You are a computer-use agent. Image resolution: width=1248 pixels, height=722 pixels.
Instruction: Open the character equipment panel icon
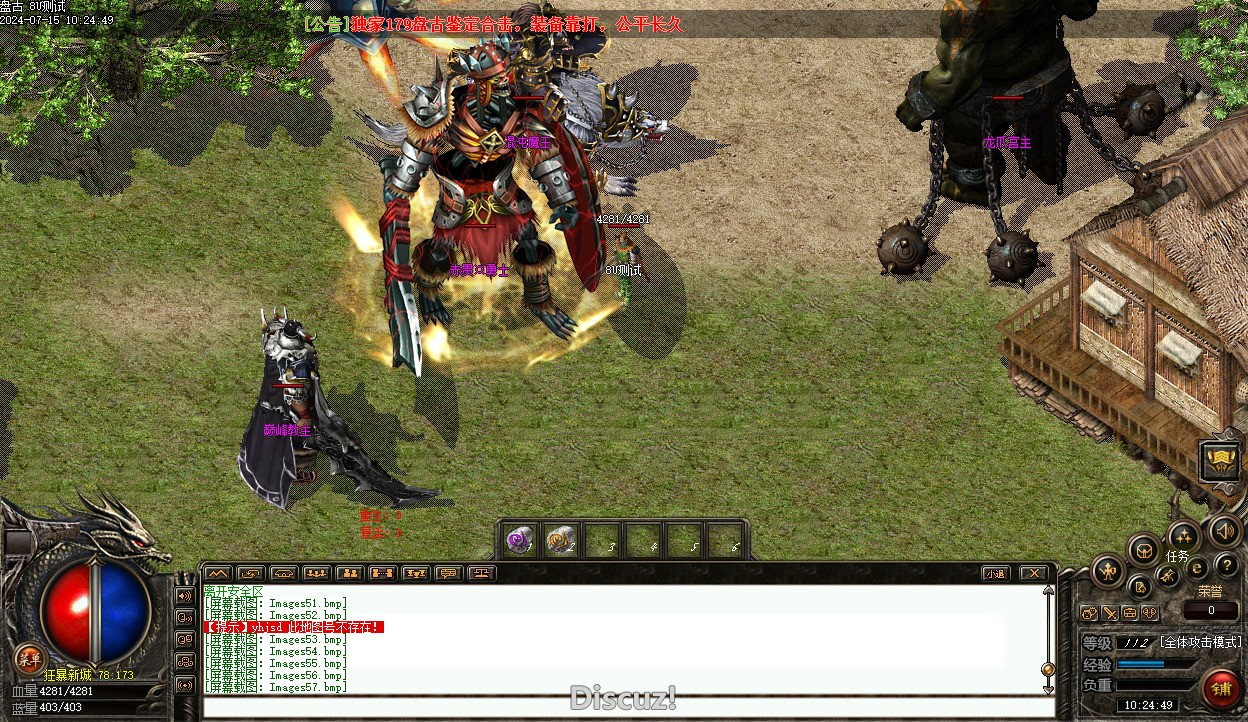pyautogui.click(x=1107, y=571)
